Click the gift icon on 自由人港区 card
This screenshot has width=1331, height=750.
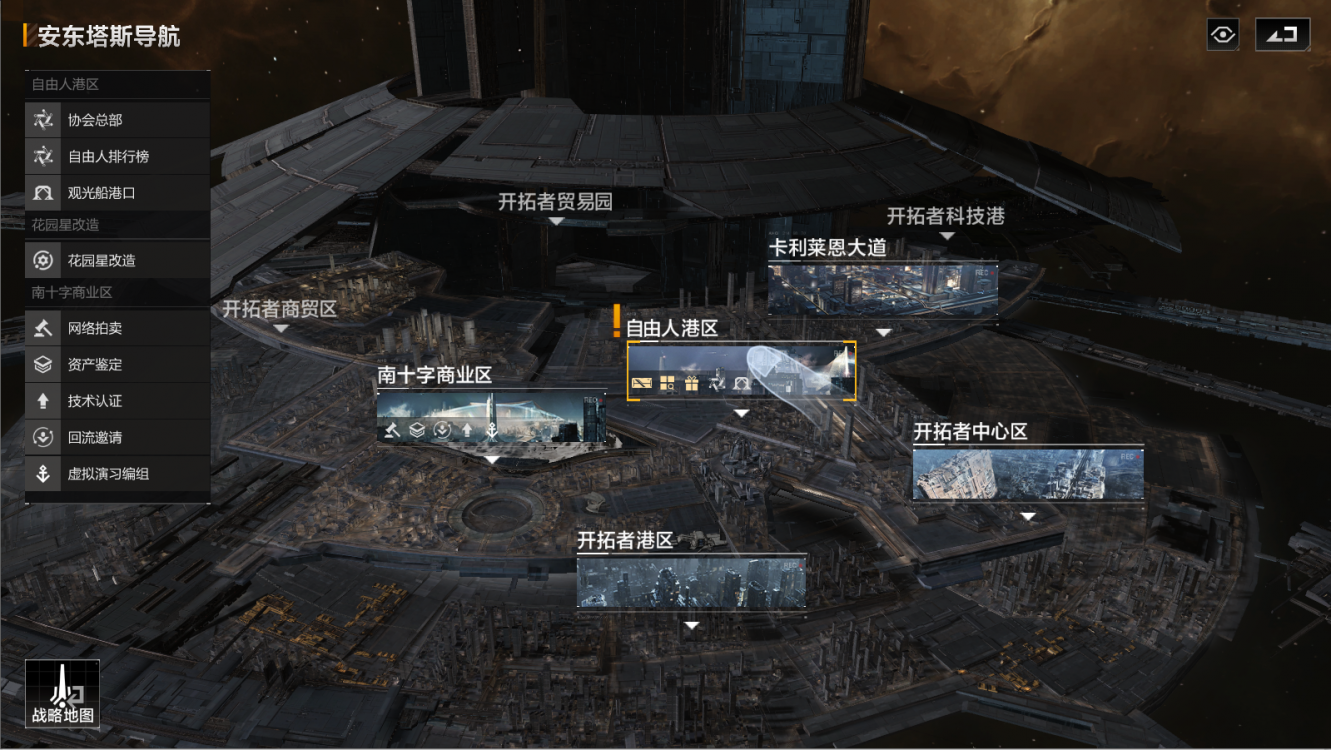(x=690, y=382)
